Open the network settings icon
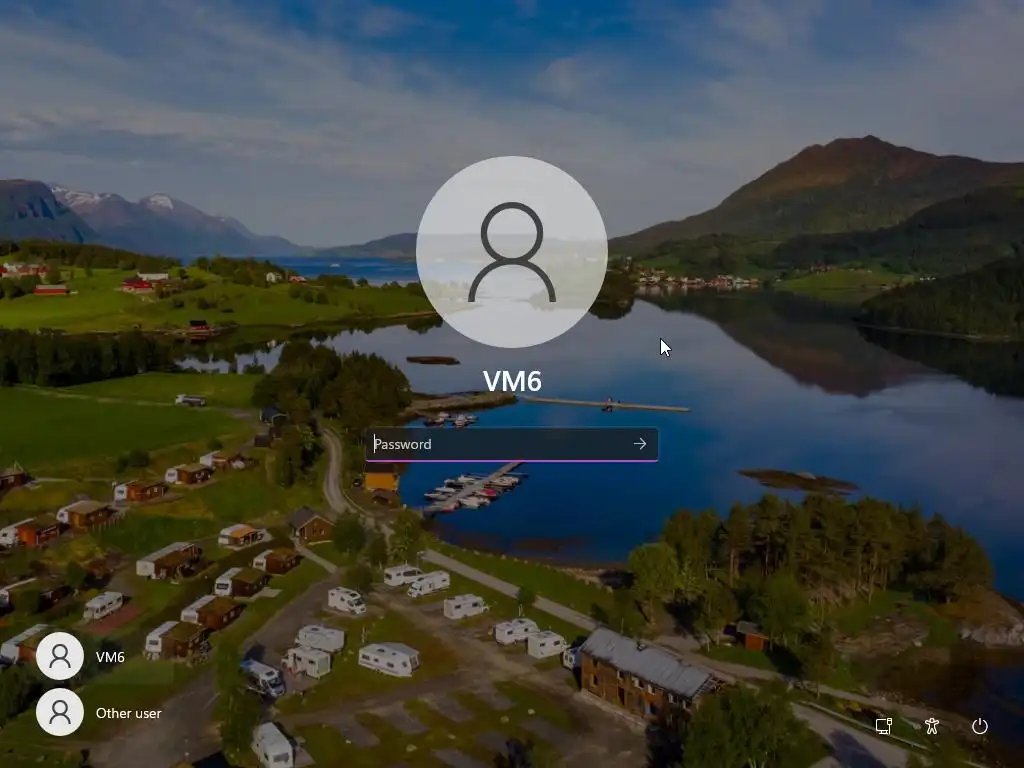The width and height of the screenshot is (1024, 768). pyautogui.click(x=884, y=726)
